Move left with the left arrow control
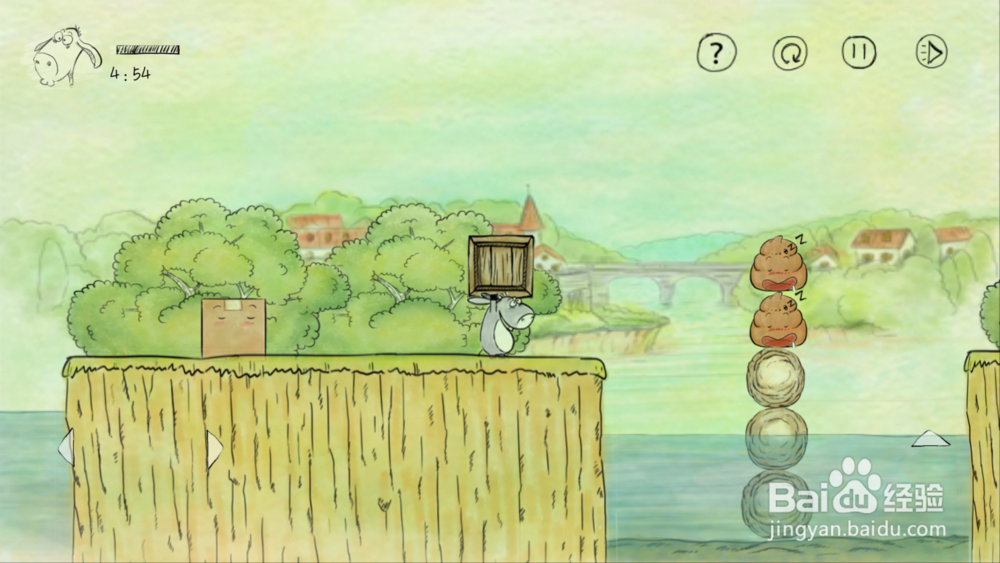Viewport: 1000px width, 563px height. pyautogui.click(x=66, y=447)
